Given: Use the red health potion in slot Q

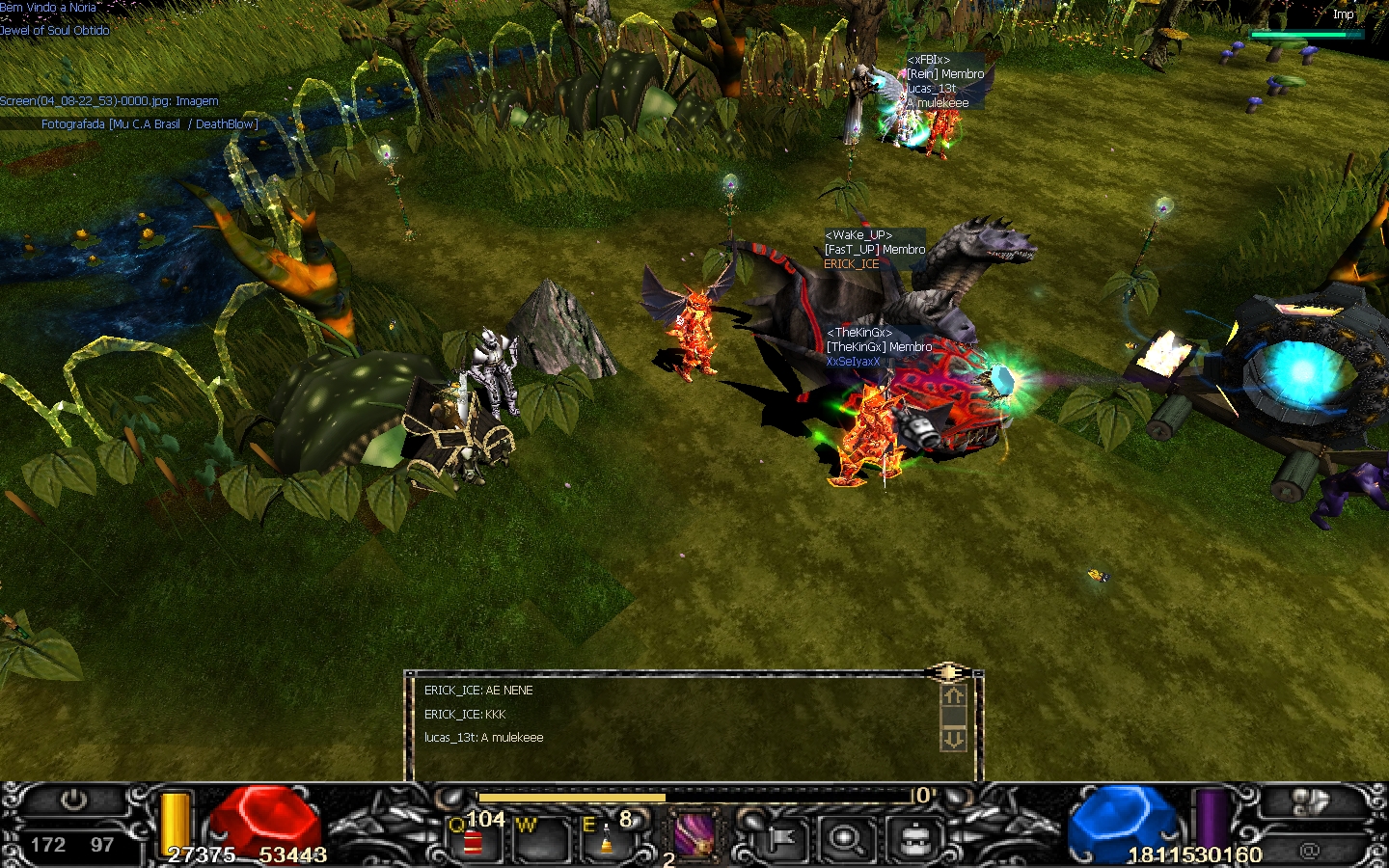Looking at the screenshot, I should [473, 837].
